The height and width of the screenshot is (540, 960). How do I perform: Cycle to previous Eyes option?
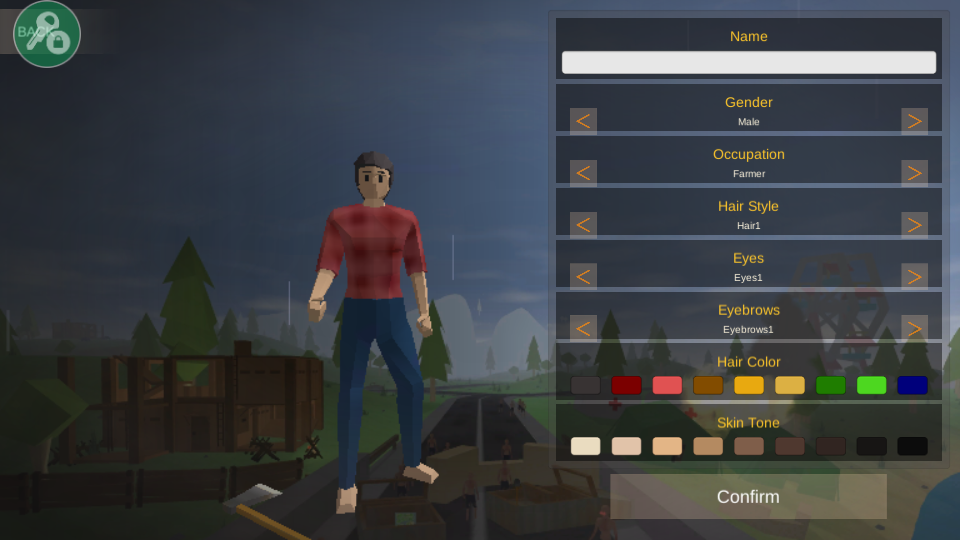coord(584,277)
